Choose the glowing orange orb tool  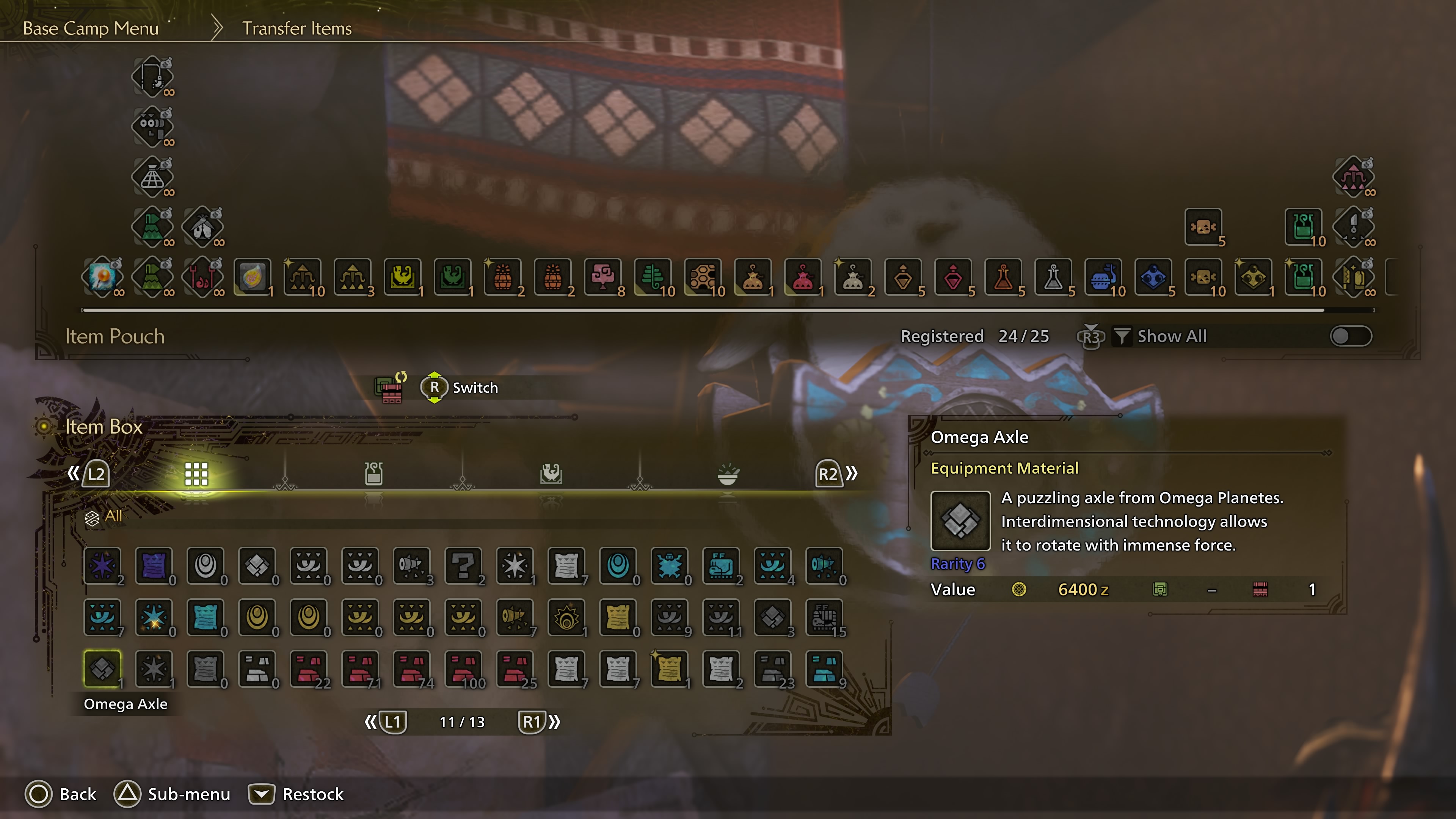102,277
